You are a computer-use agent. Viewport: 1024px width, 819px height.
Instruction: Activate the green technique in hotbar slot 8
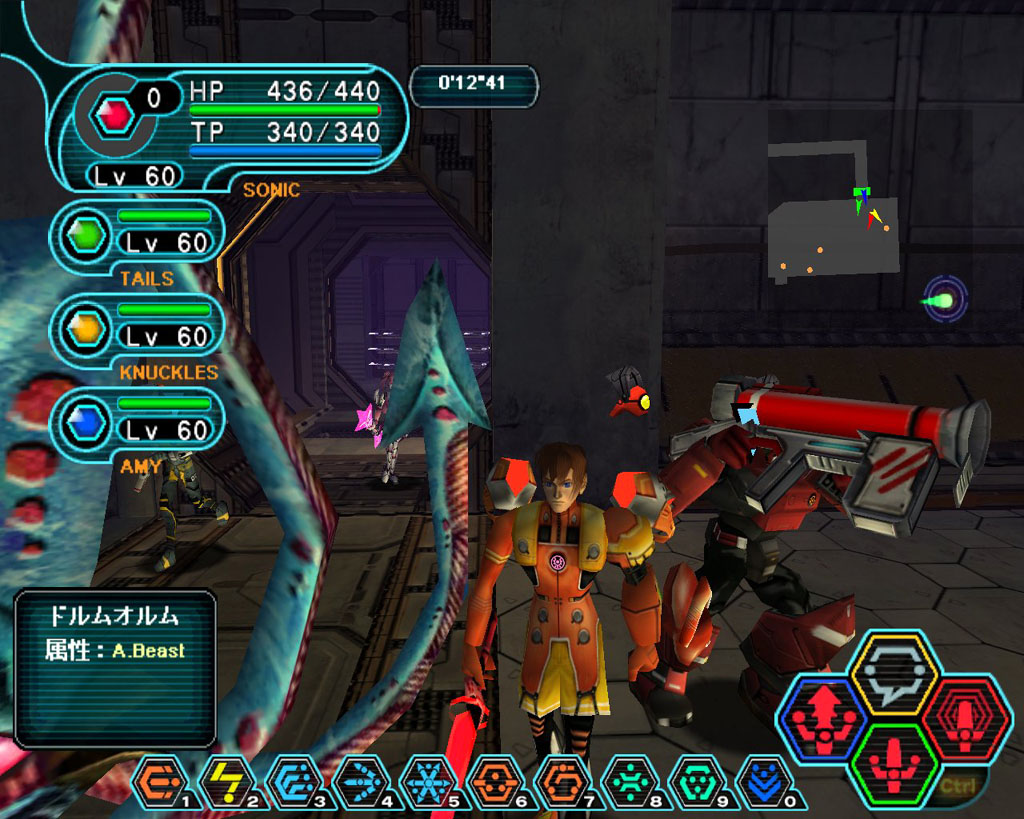(x=626, y=781)
